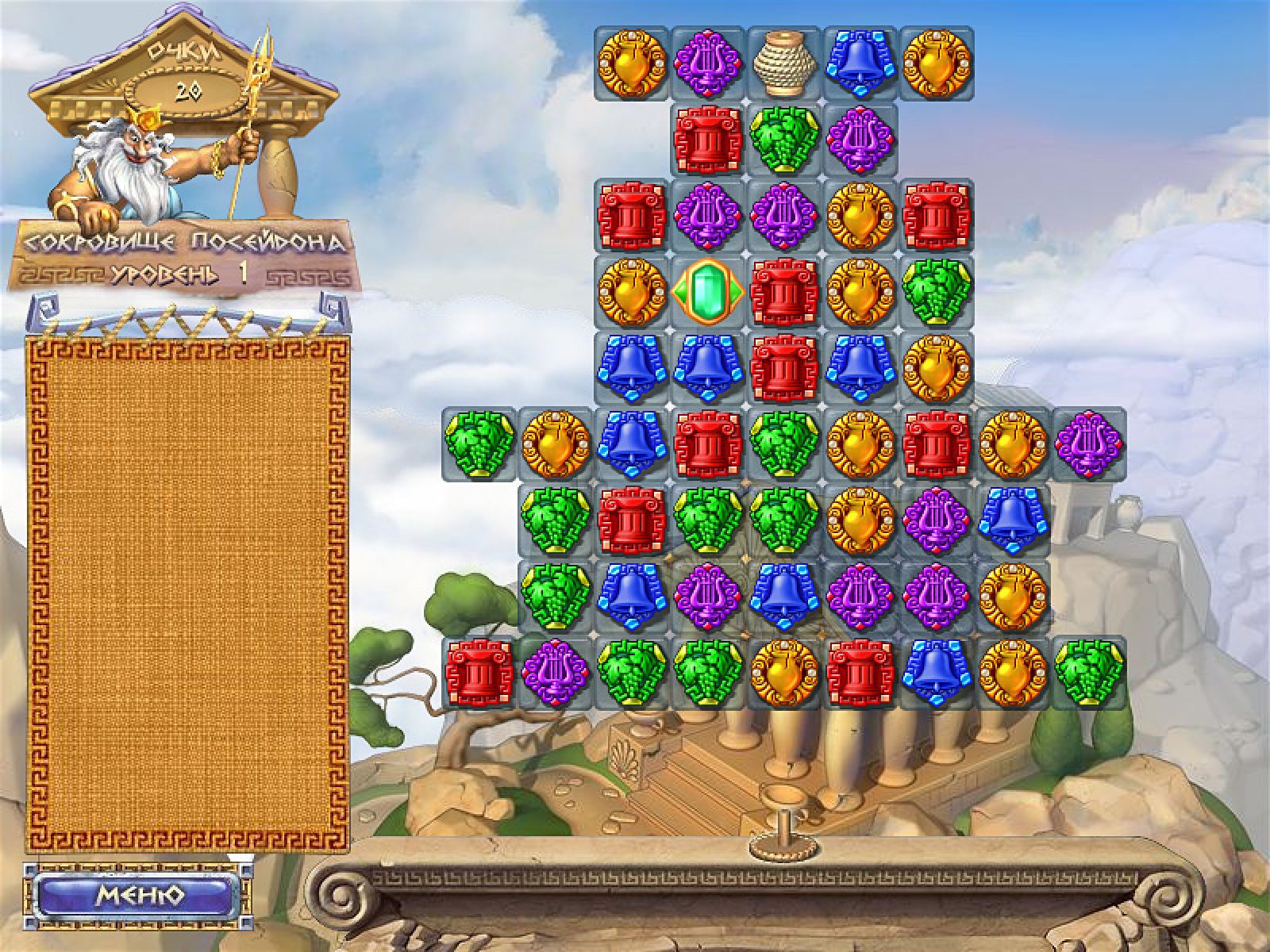The width and height of the screenshot is (1270, 952).
Task: Choose the green grapes tile beneath the wicker vase
Action: [x=784, y=140]
